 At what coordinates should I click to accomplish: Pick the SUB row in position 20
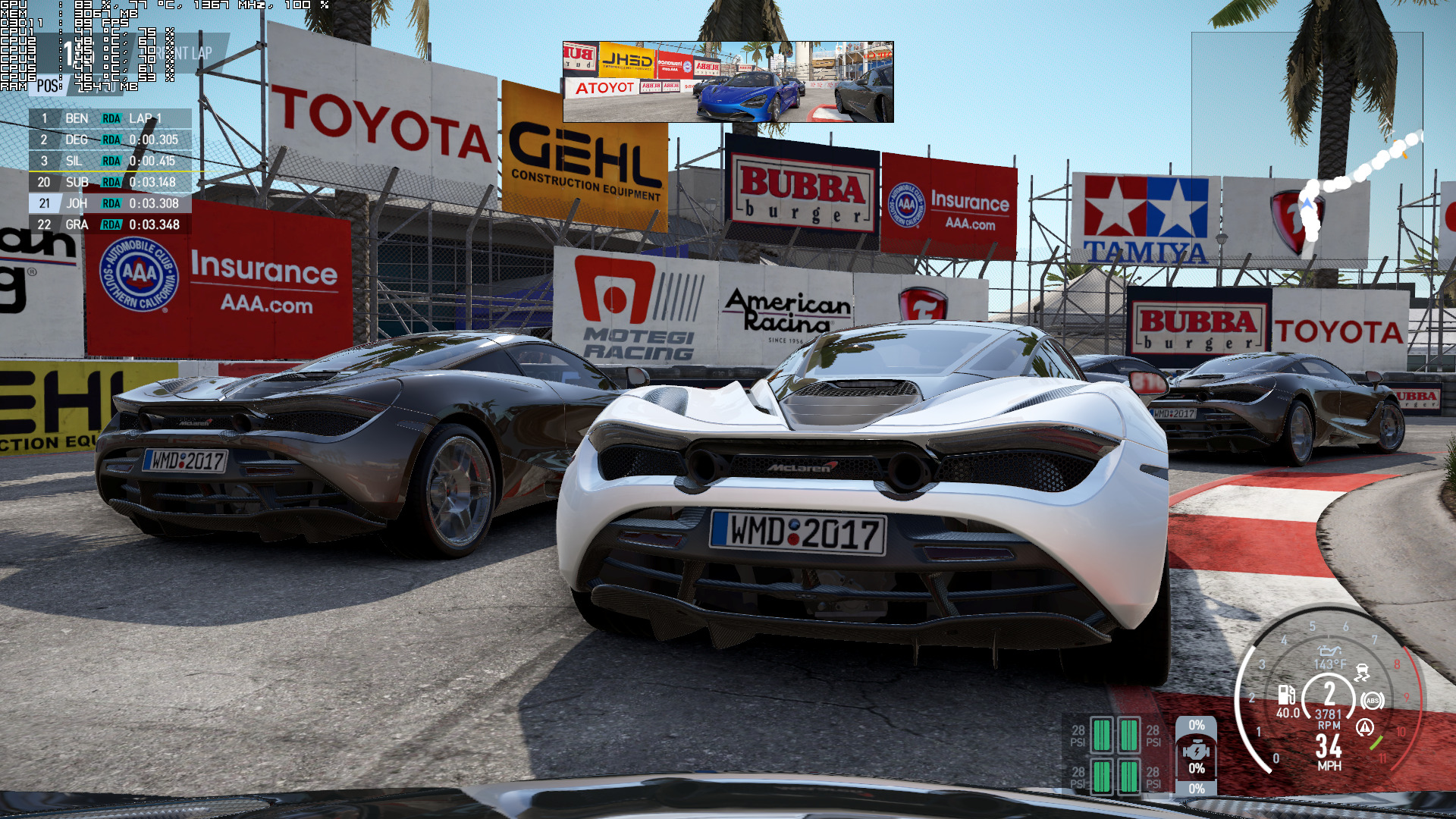click(x=110, y=182)
